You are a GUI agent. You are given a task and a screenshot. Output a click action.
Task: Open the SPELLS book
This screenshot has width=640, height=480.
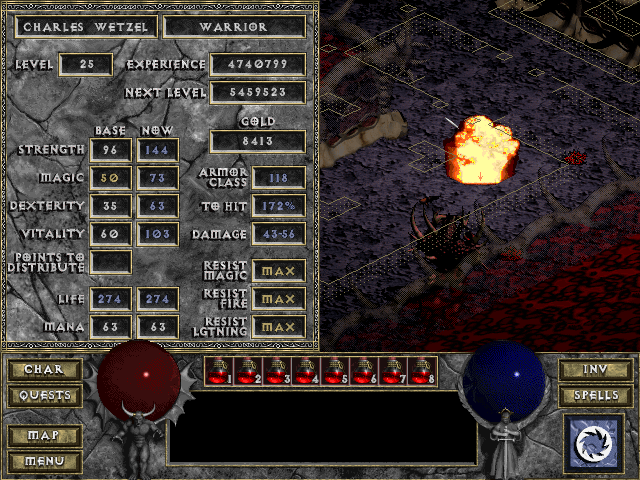[595, 396]
